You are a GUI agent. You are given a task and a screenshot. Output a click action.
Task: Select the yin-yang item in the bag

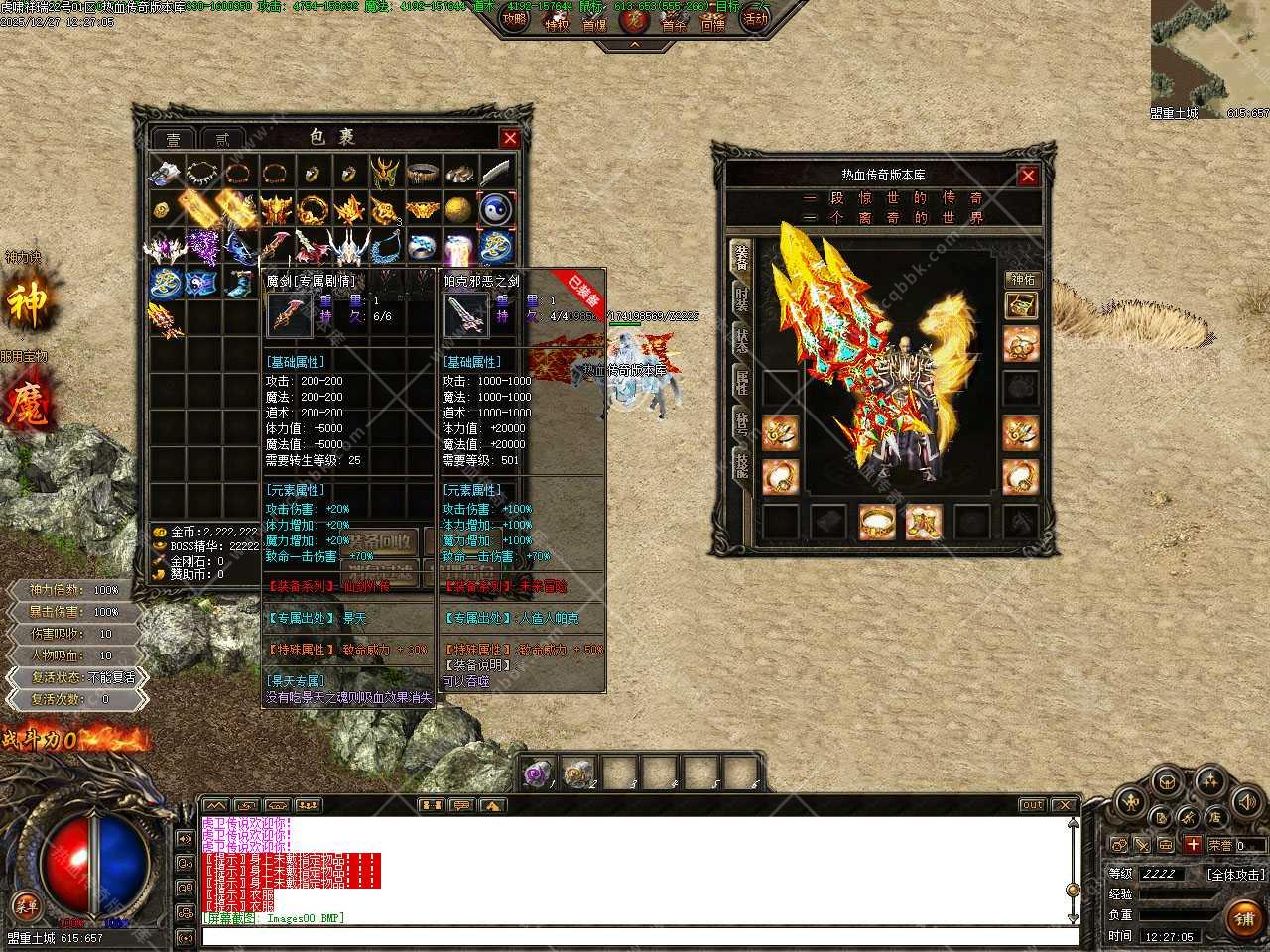pyautogui.click(x=495, y=209)
